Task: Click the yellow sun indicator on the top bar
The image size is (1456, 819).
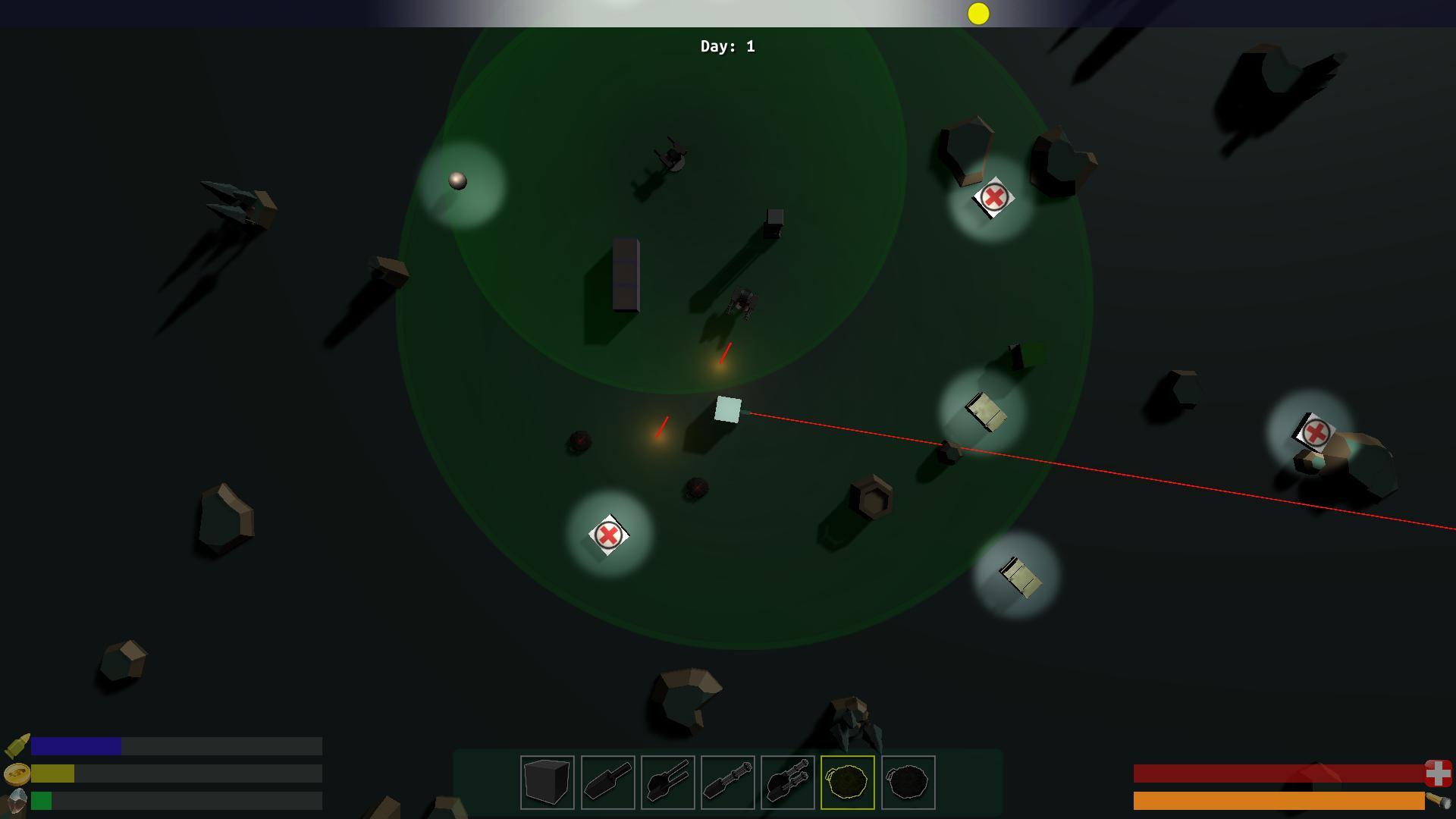Action: [x=978, y=13]
